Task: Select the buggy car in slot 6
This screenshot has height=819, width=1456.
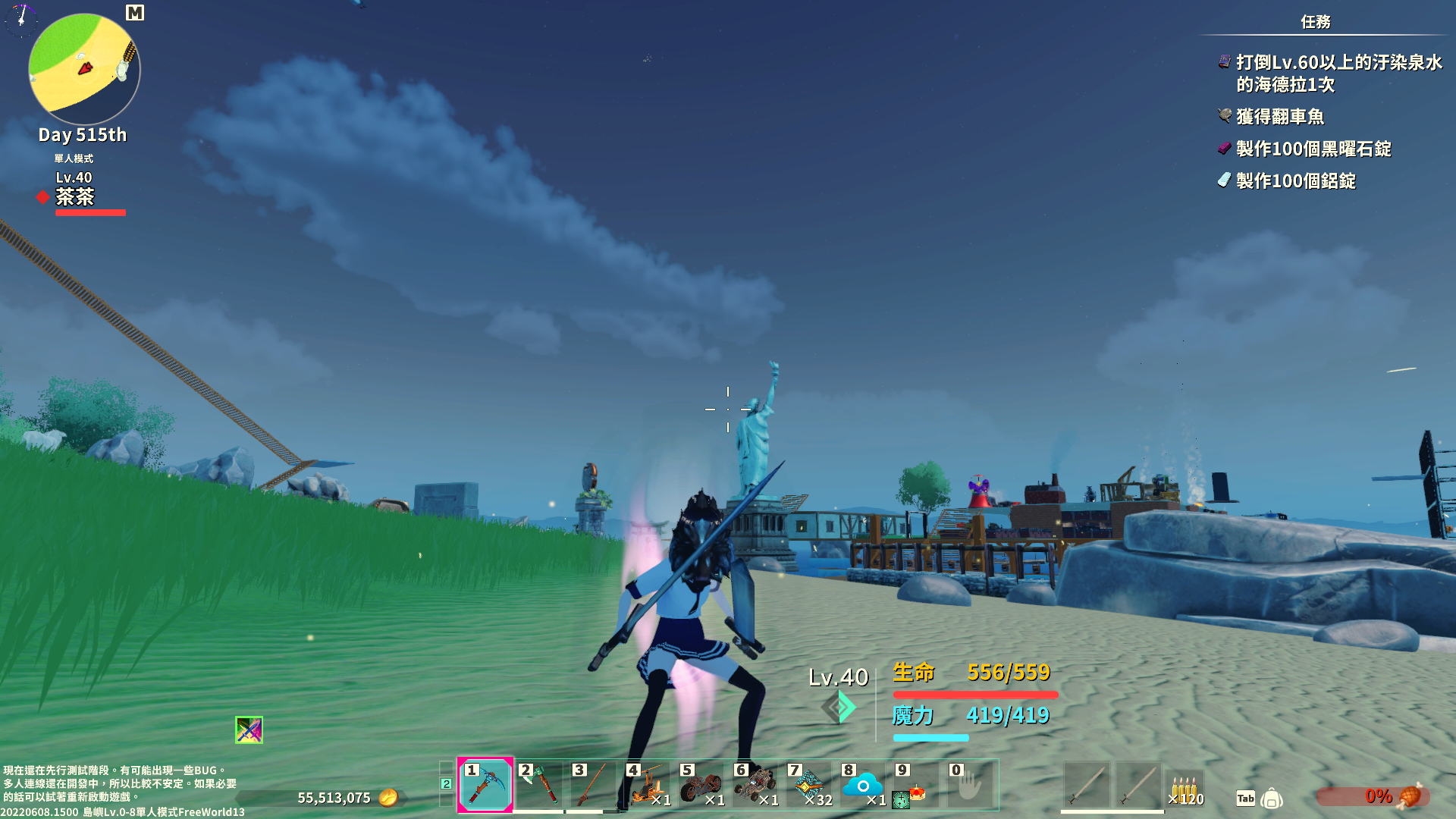Action: 755,786
